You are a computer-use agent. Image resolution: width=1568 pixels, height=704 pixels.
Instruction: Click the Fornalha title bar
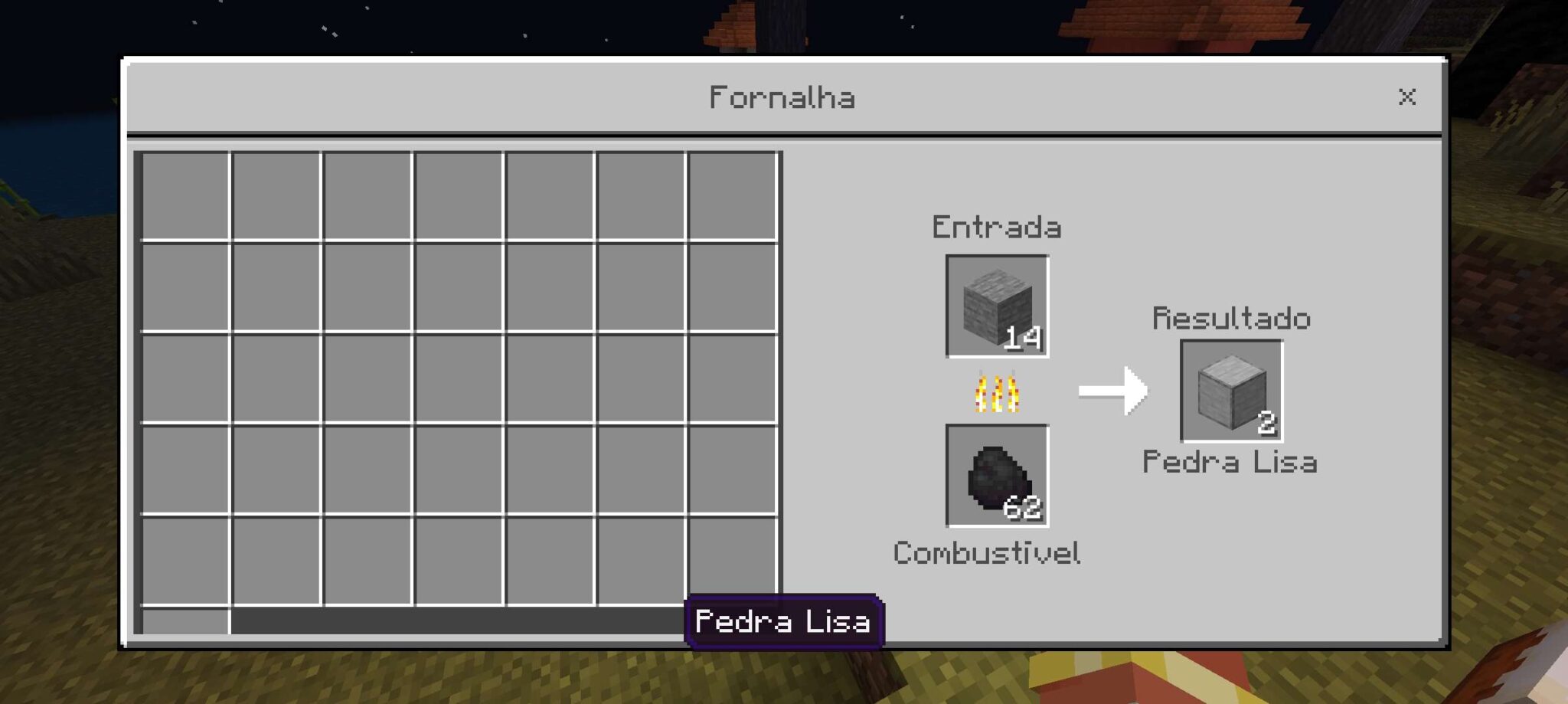[784, 97]
